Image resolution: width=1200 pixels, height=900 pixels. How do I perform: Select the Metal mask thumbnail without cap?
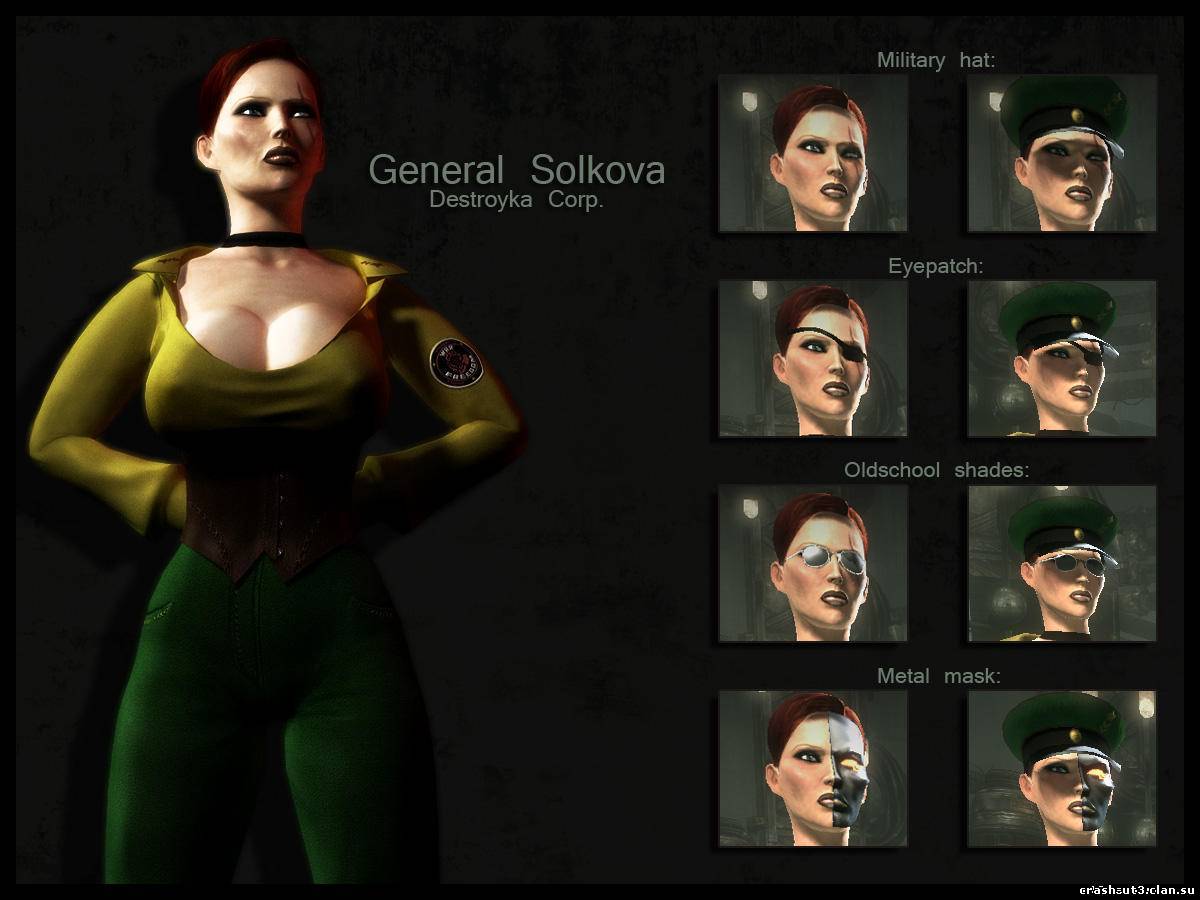pos(813,768)
